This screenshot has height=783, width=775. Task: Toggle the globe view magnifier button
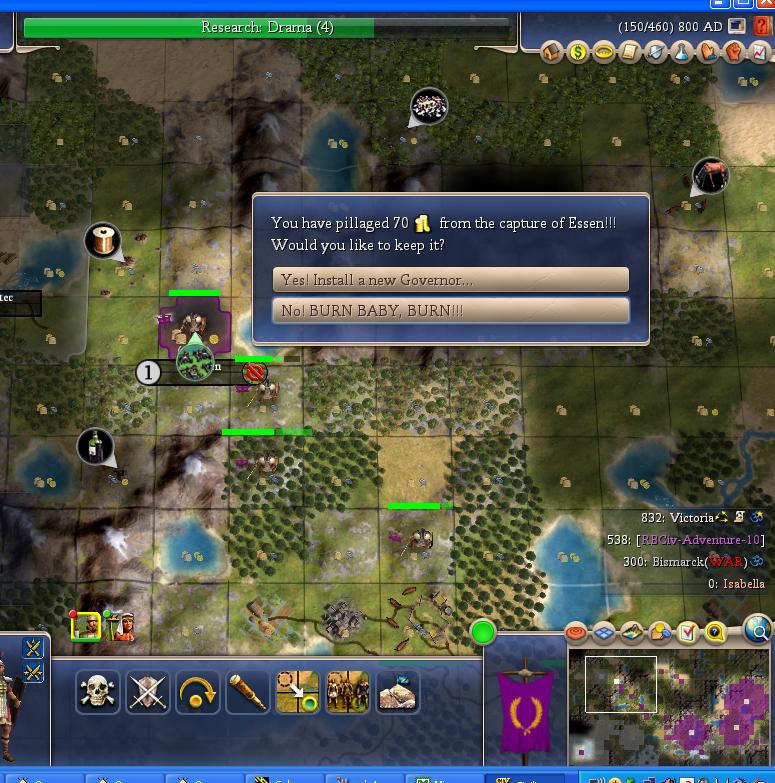point(759,631)
